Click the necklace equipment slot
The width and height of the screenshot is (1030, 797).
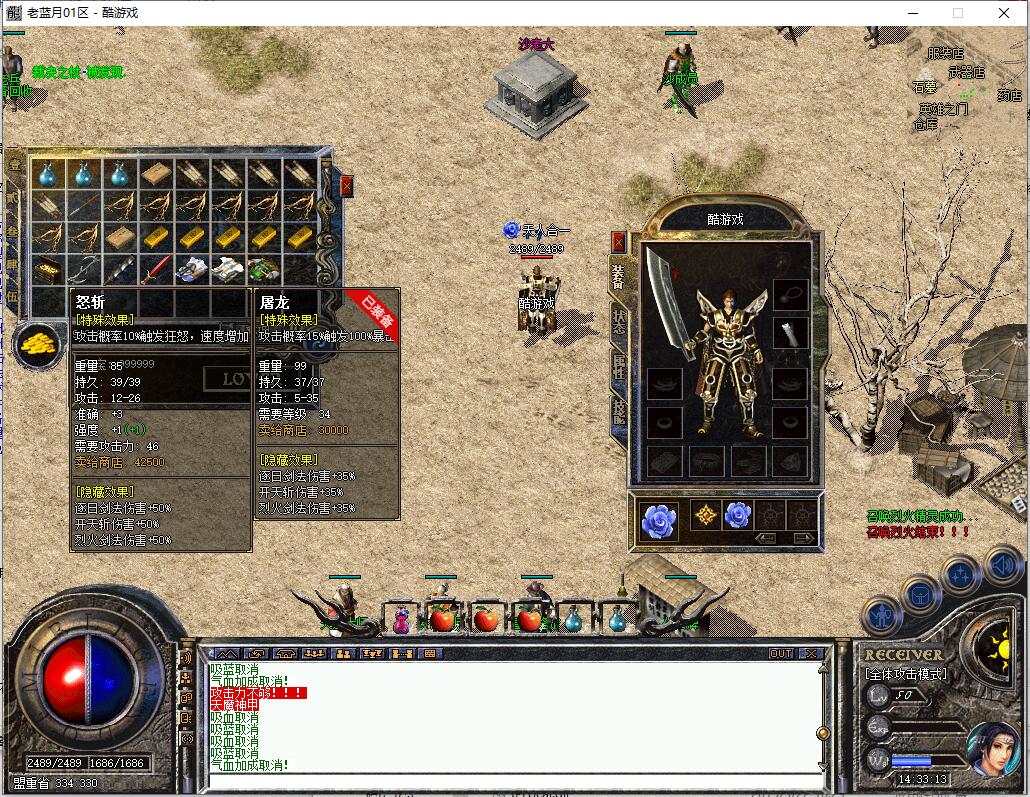tap(789, 294)
